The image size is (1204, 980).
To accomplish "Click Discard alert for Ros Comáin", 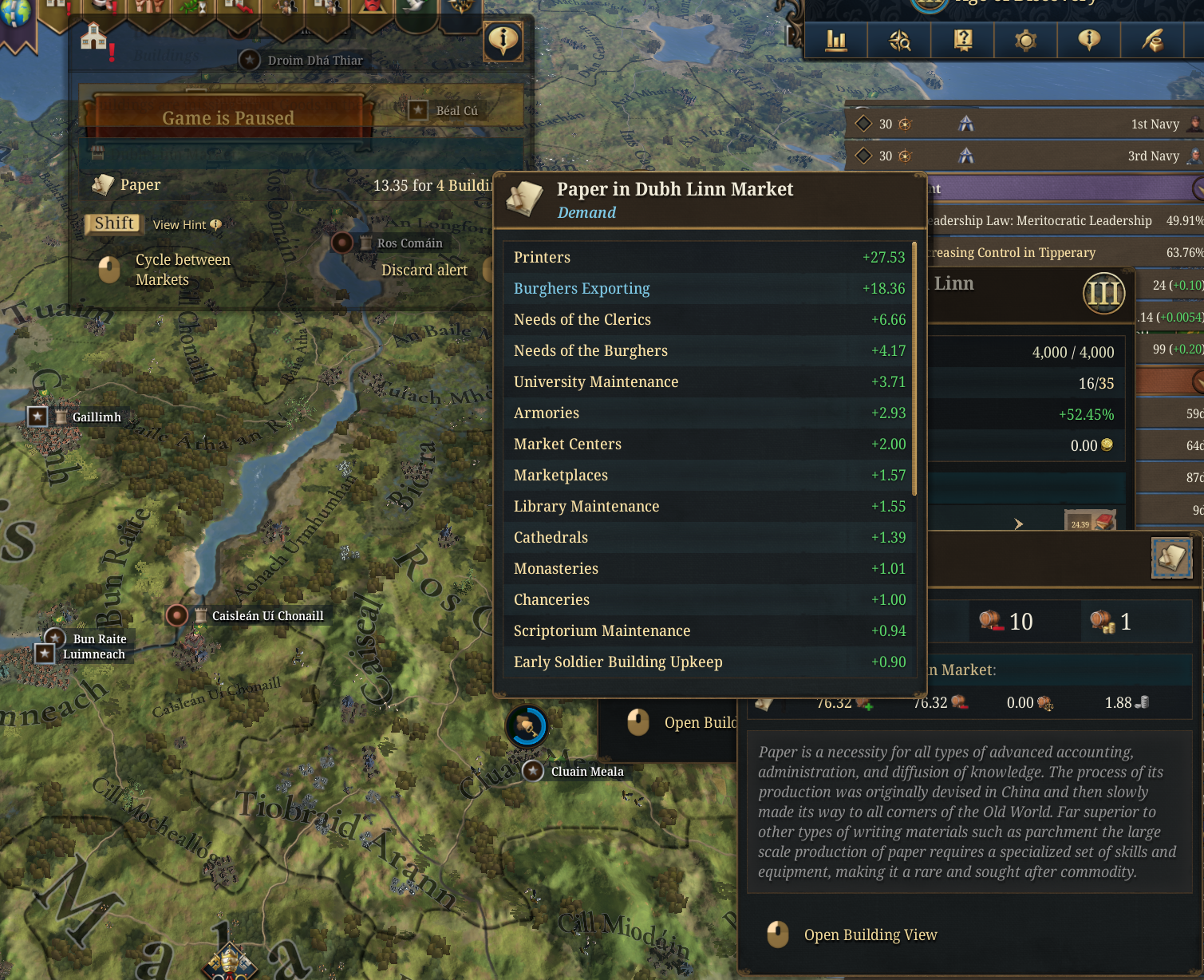I will [x=425, y=270].
